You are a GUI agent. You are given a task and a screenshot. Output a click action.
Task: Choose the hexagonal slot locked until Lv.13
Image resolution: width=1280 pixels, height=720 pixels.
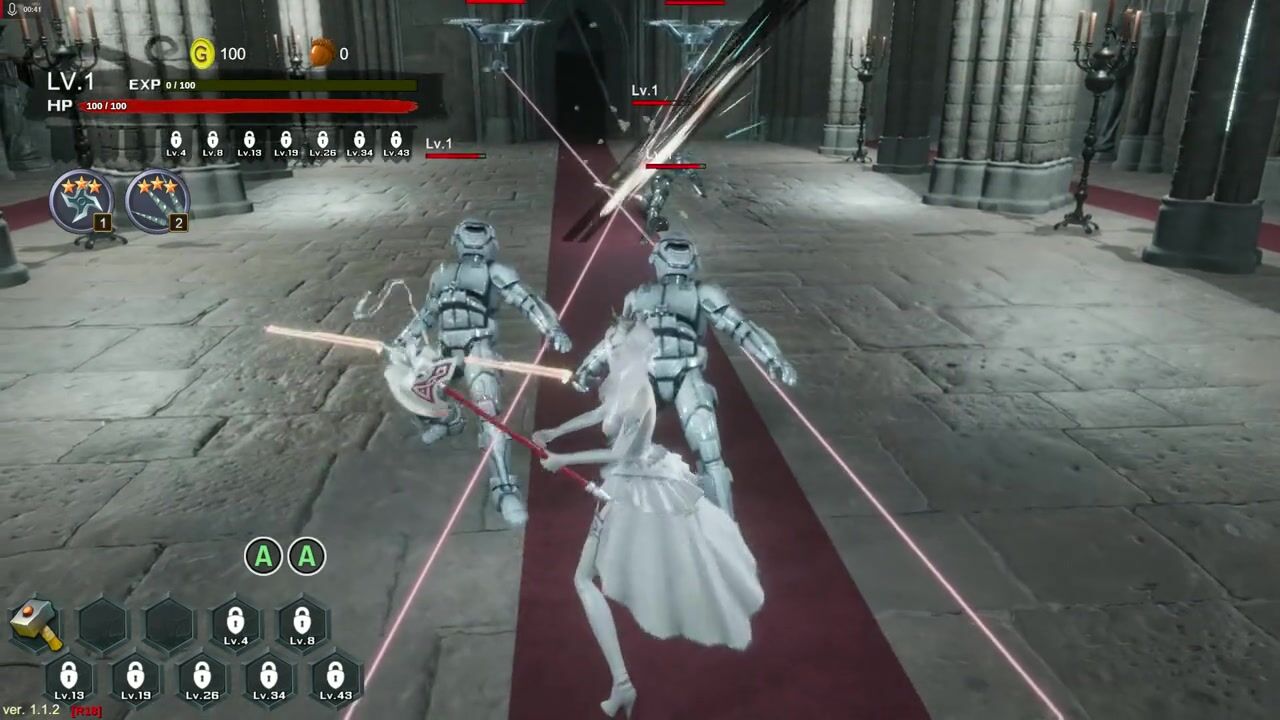click(69, 679)
